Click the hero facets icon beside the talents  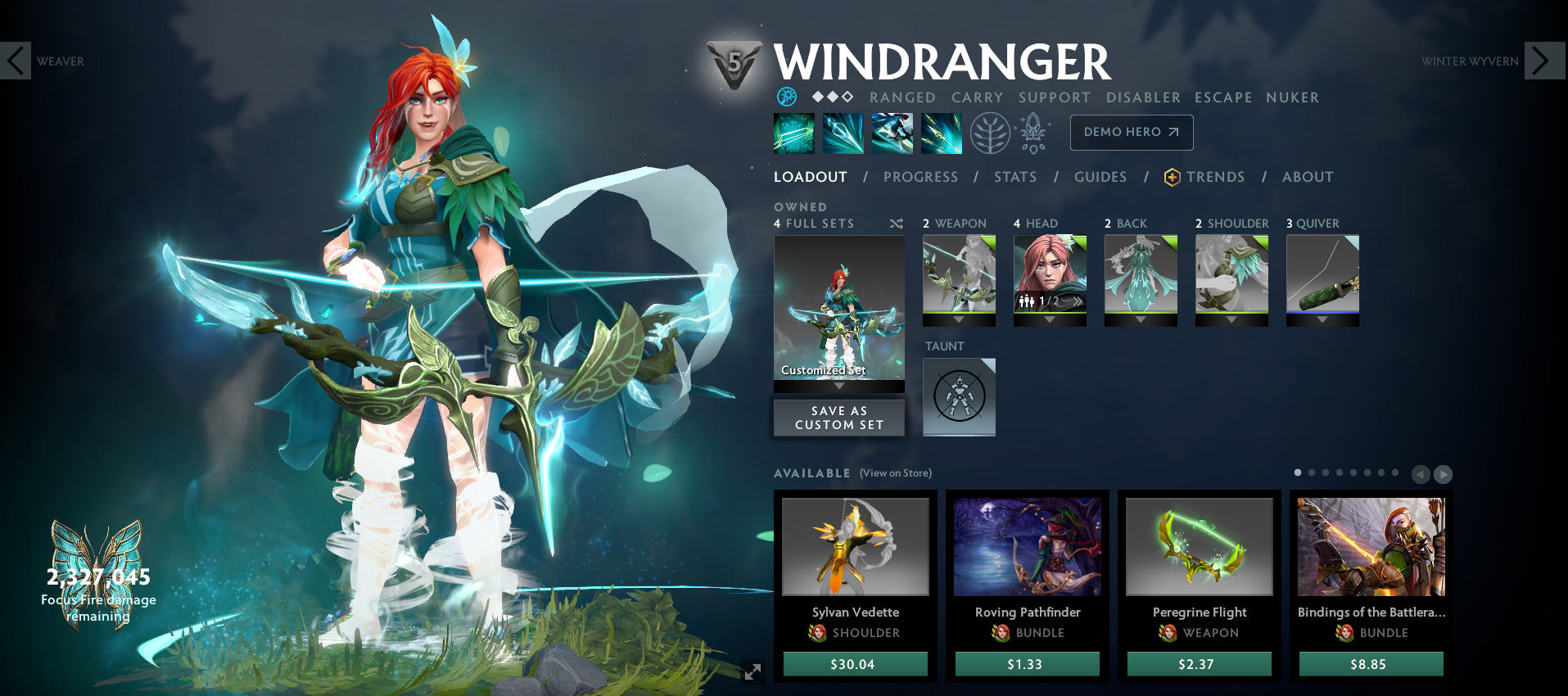coord(1033,133)
